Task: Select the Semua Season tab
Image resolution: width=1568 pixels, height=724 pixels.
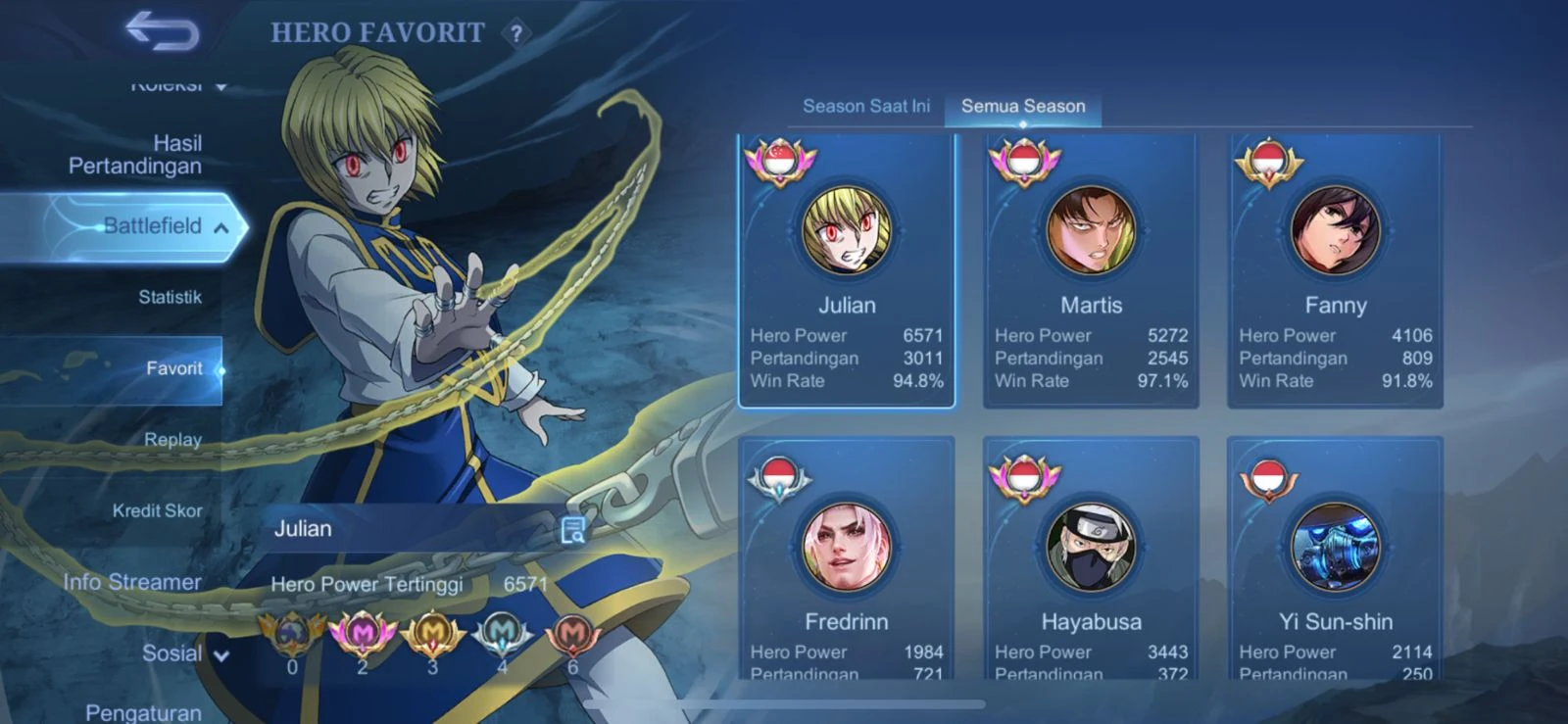Action: [x=1023, y=106]
